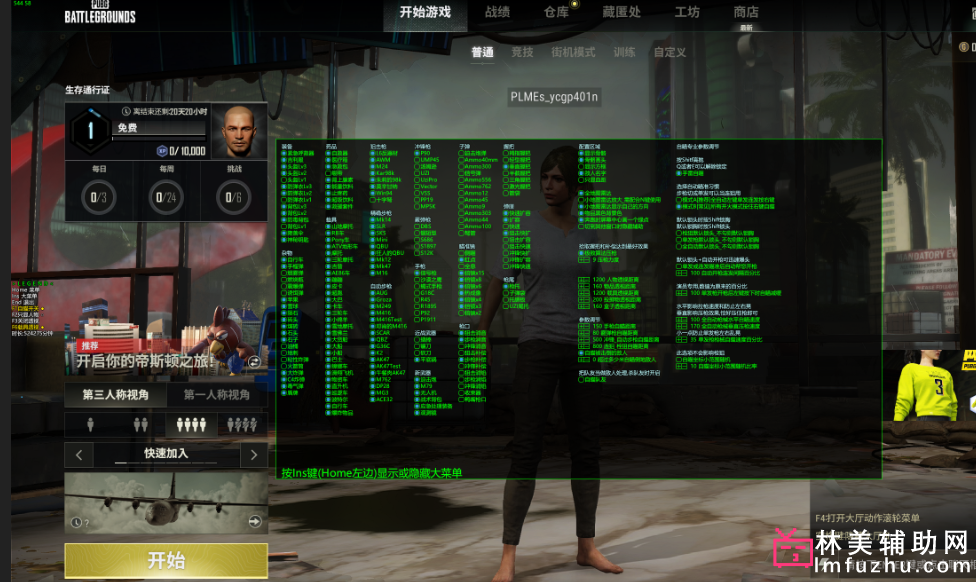Choose the 街机模式 arcade mode

click(573, 52)
